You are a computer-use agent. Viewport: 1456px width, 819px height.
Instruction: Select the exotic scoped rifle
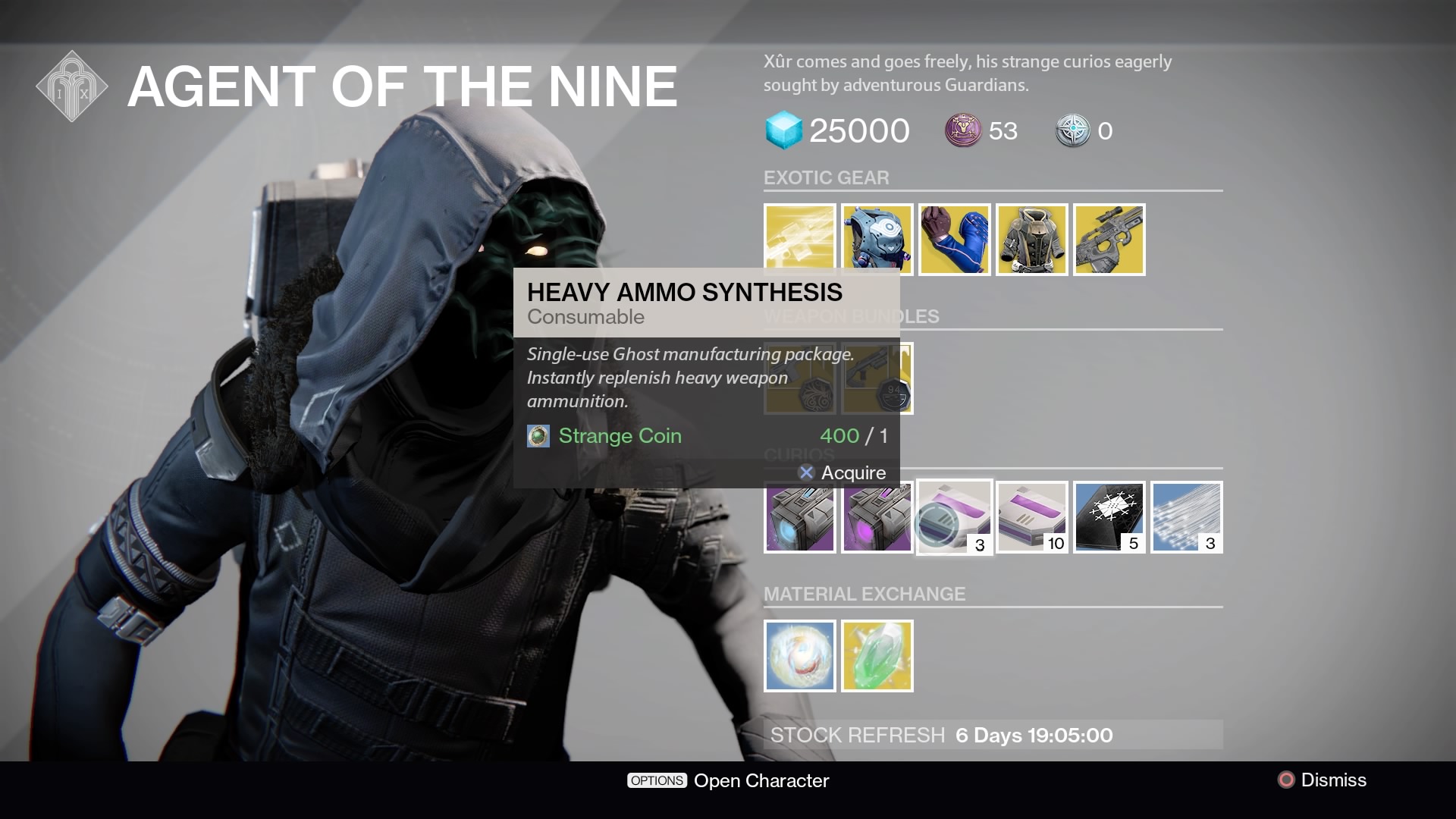click(x=1109, y=240)
